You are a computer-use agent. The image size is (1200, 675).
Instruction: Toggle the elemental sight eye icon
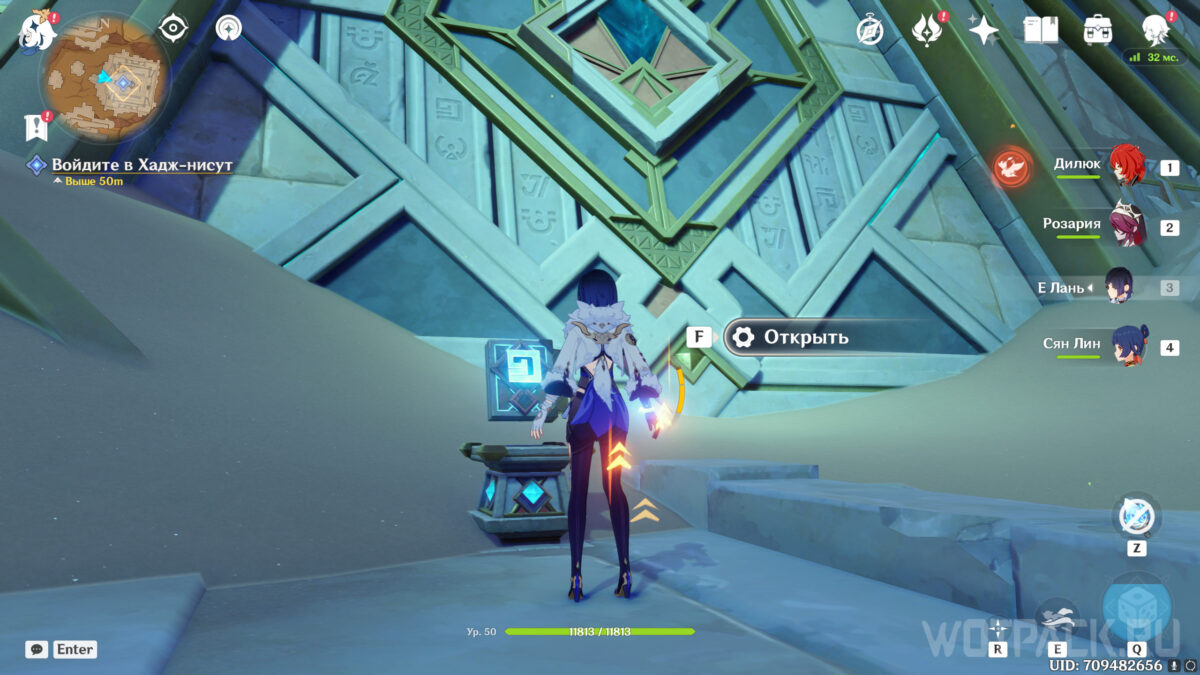pos(174,28)
